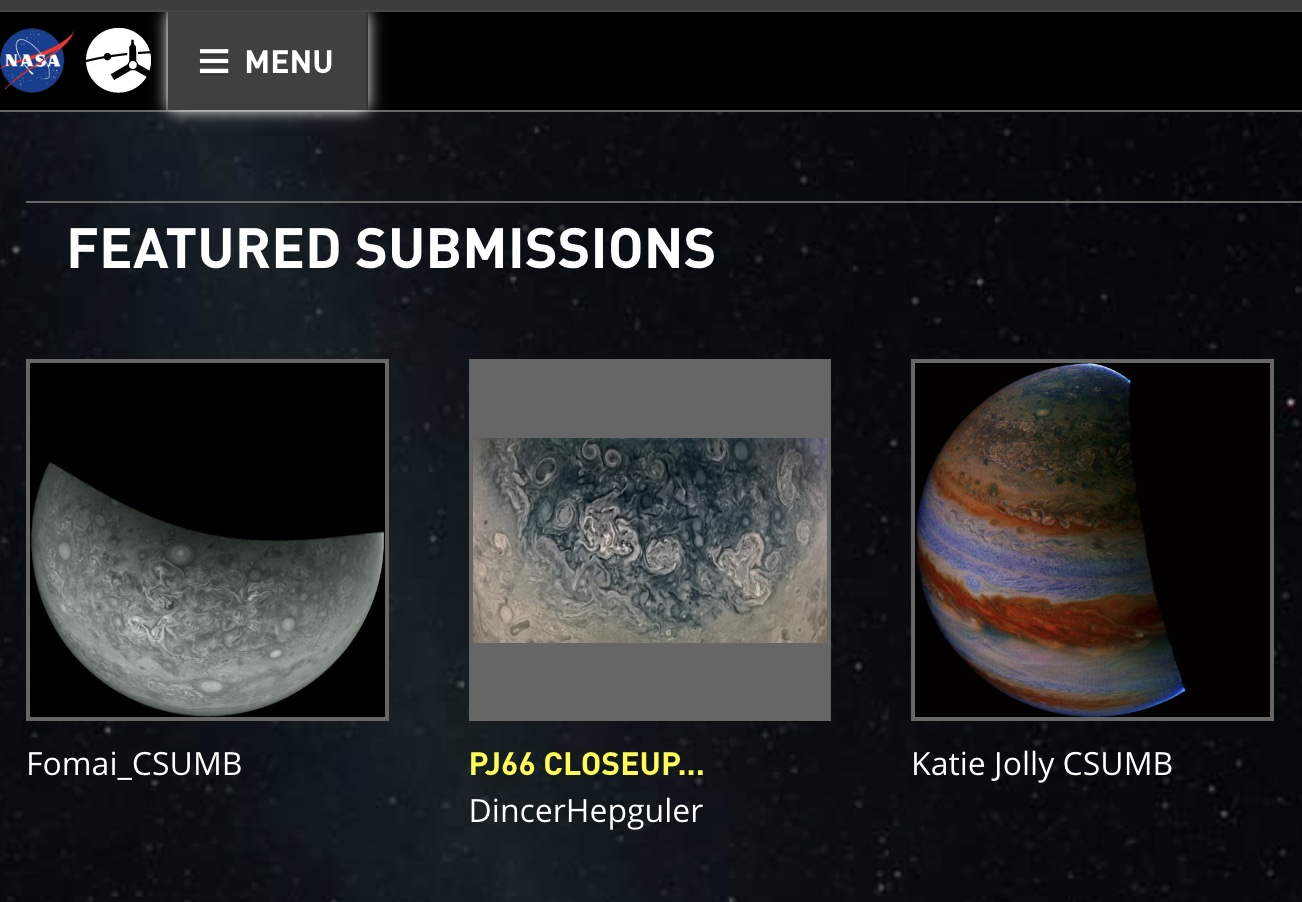
Task: Expand the site navigation via MENU
Action: coord(266,61)
